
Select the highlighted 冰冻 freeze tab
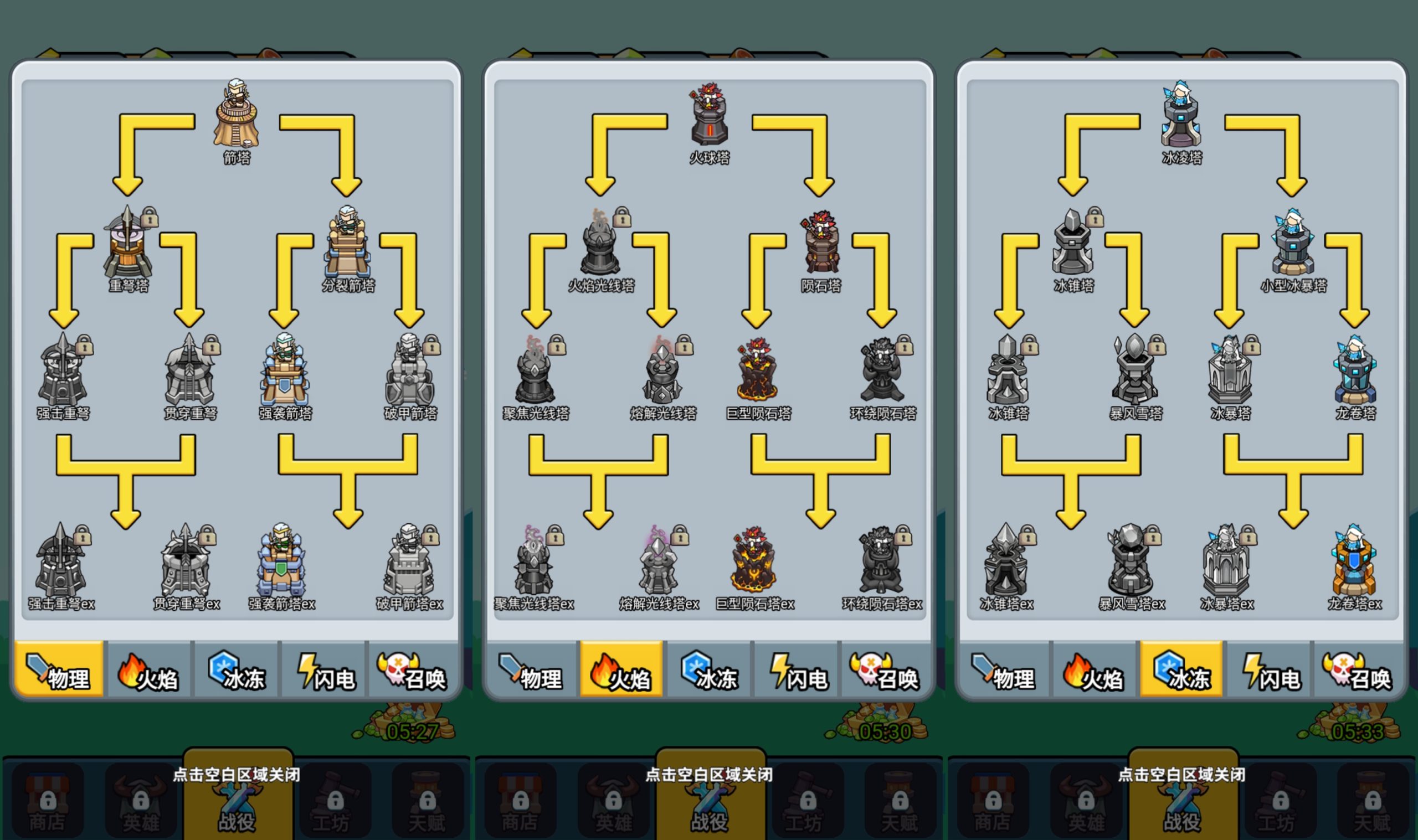(1181, 669)
